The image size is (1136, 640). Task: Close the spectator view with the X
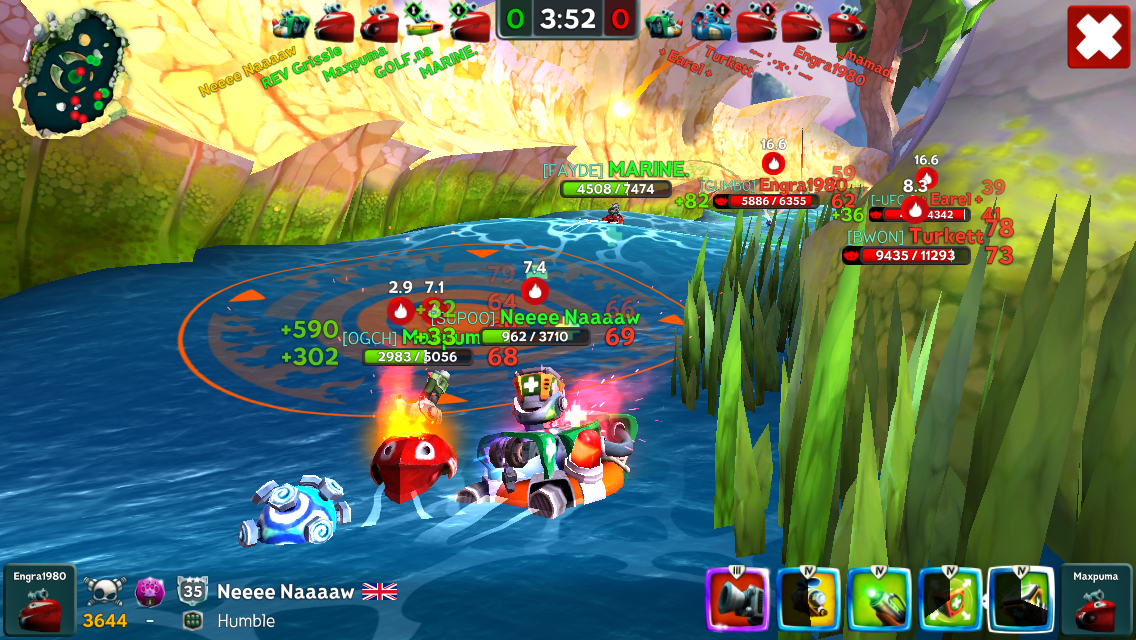pos(1098,37)
